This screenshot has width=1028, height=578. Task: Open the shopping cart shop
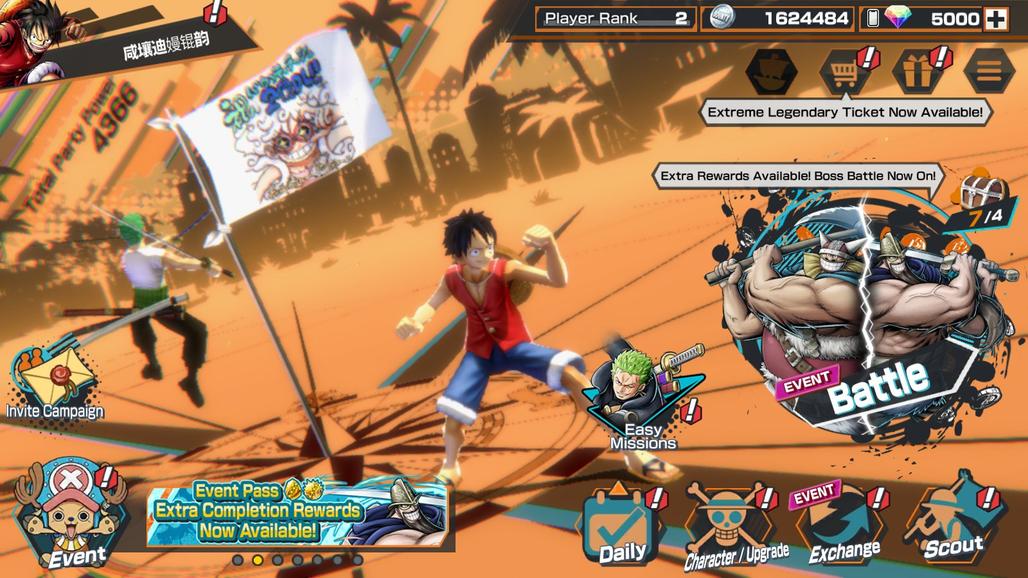coord(844,72)
